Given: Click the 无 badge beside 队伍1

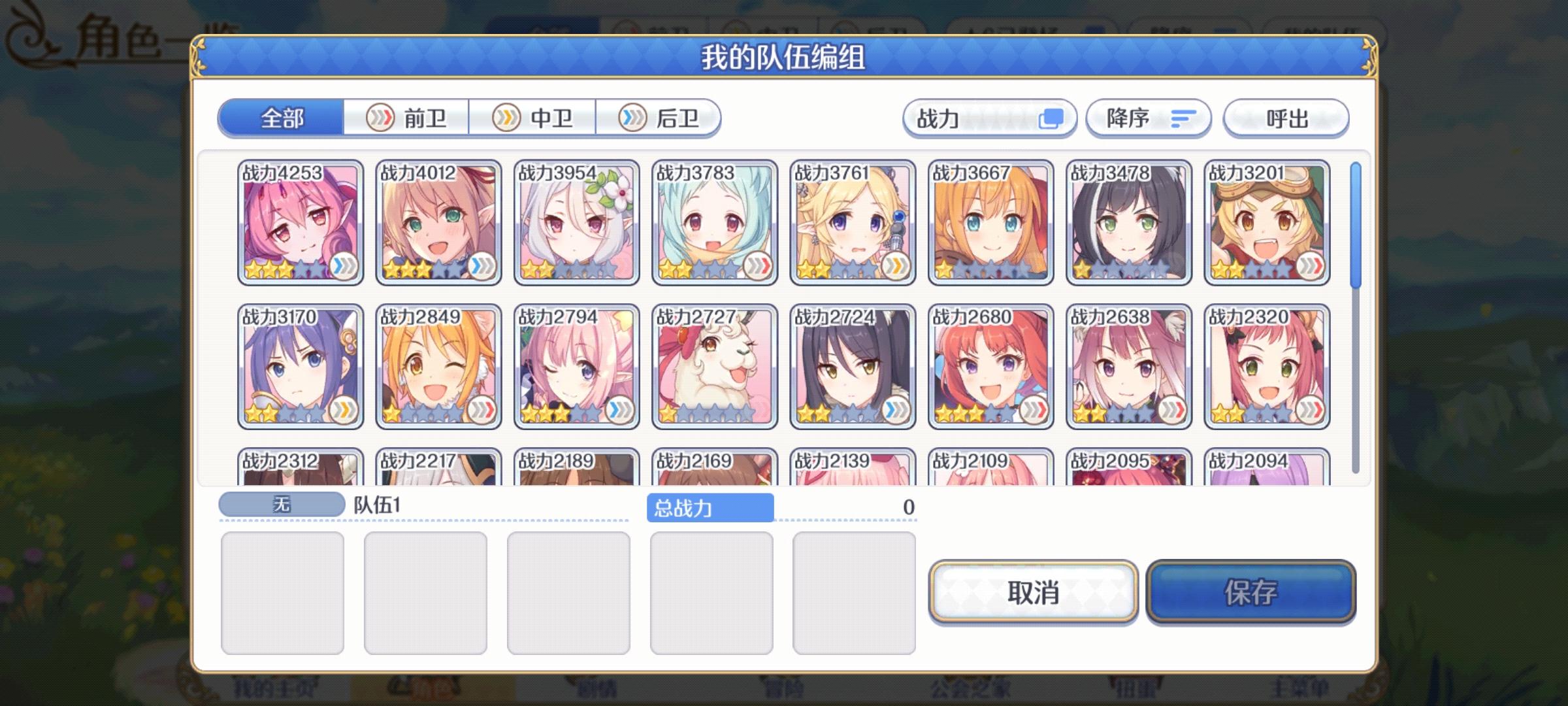Looking at the screenshot, I should click(x=281, y=503).
